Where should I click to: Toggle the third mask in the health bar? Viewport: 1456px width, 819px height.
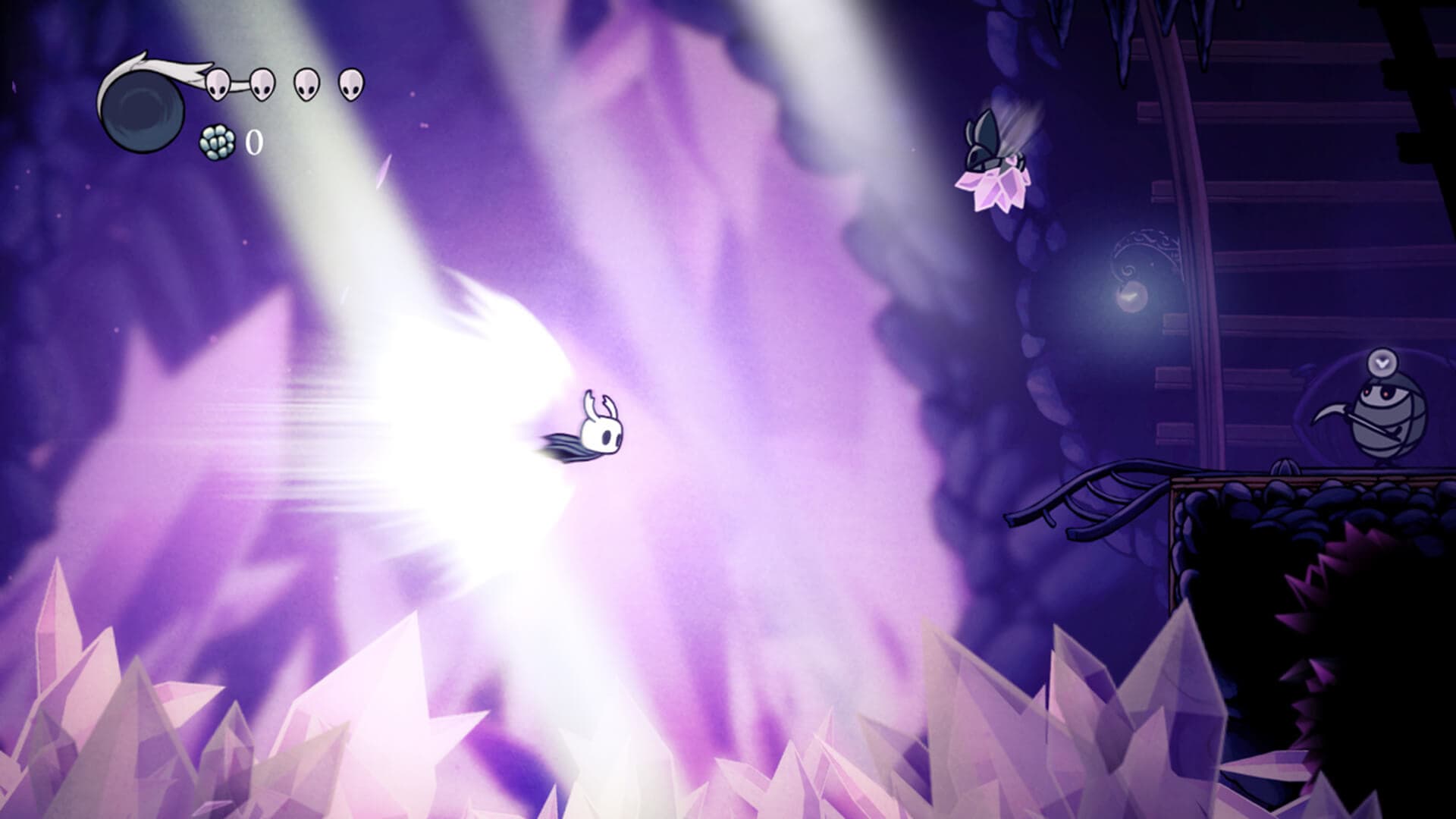(305, 85)
